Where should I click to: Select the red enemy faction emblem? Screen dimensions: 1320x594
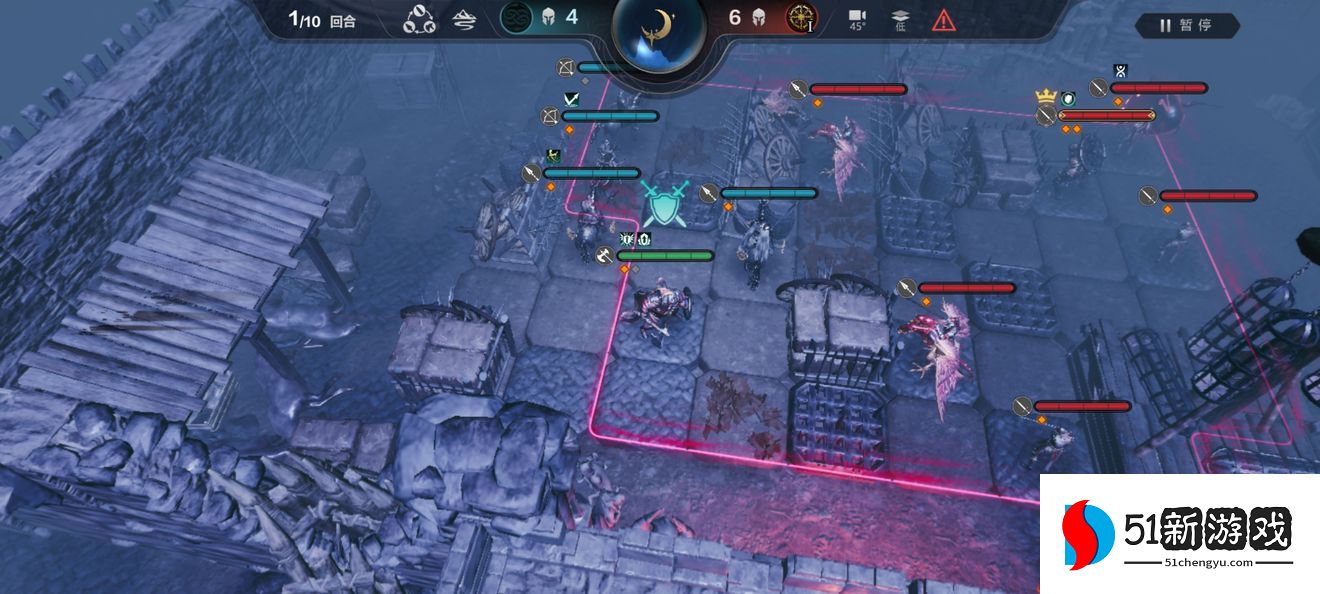pos(800,18)
